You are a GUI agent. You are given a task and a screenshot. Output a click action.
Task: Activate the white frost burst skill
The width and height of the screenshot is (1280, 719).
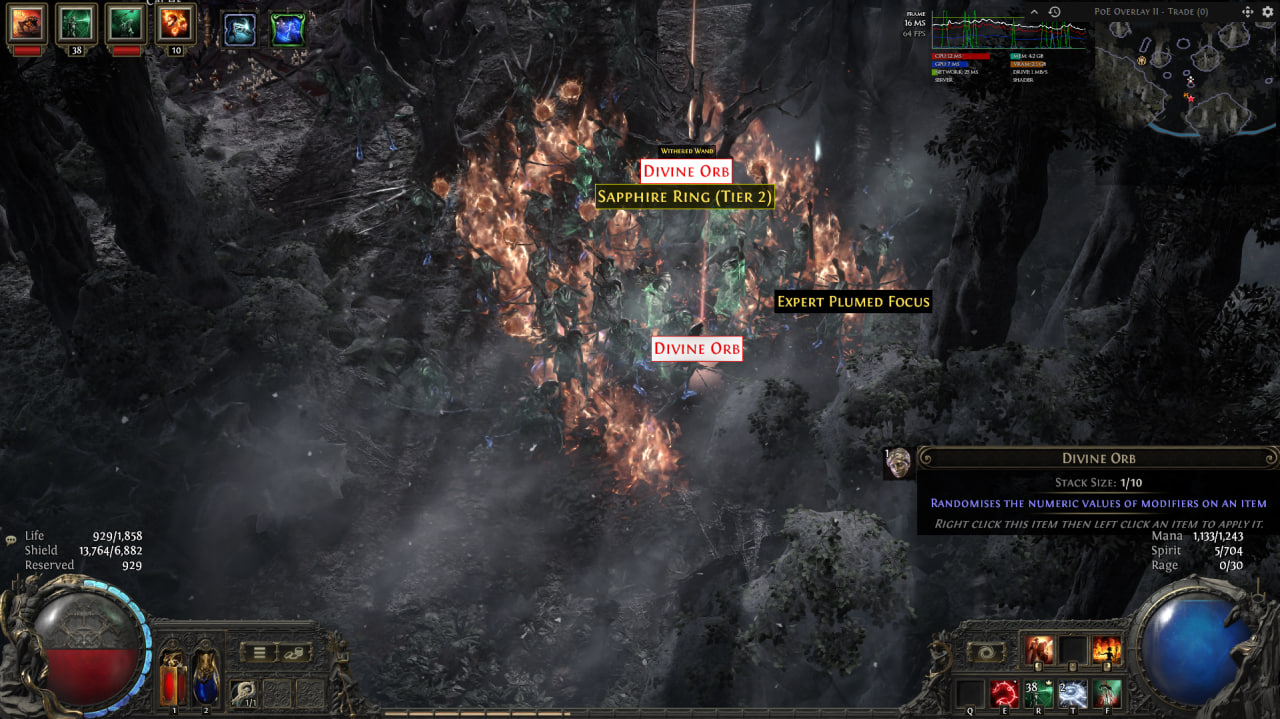[1072, 692]
